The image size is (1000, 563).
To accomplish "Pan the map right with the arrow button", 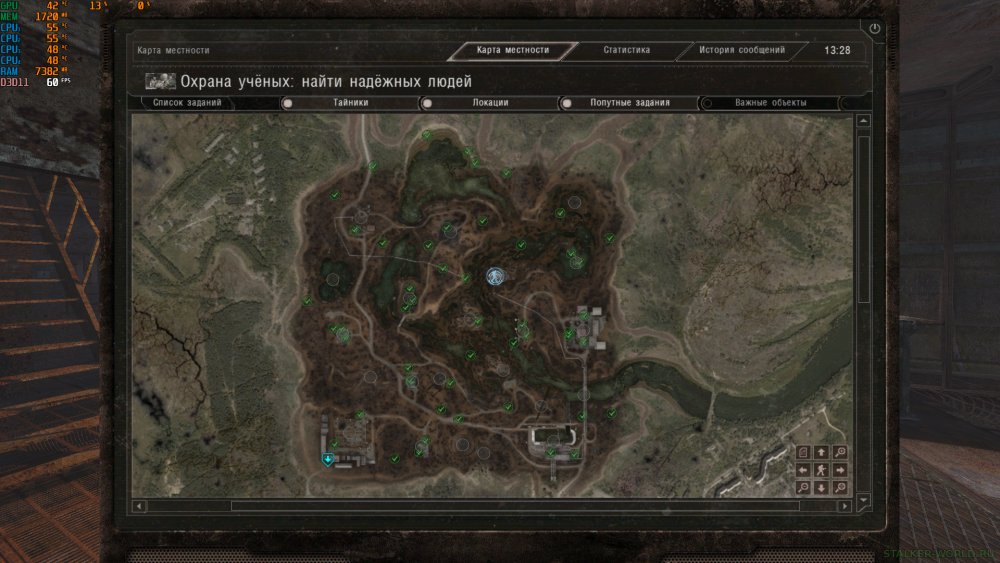I will [840, 470].
